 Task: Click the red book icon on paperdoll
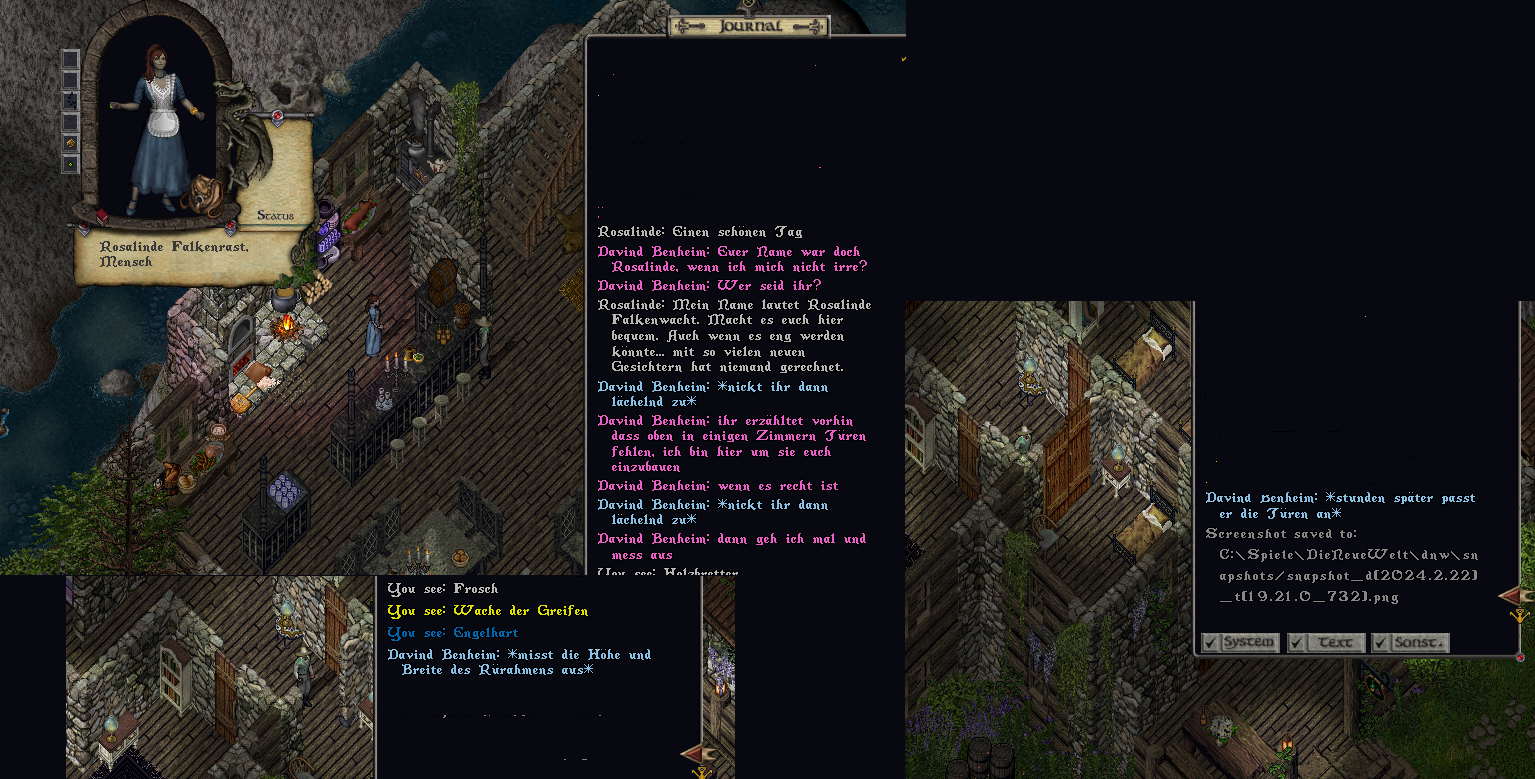101,215
